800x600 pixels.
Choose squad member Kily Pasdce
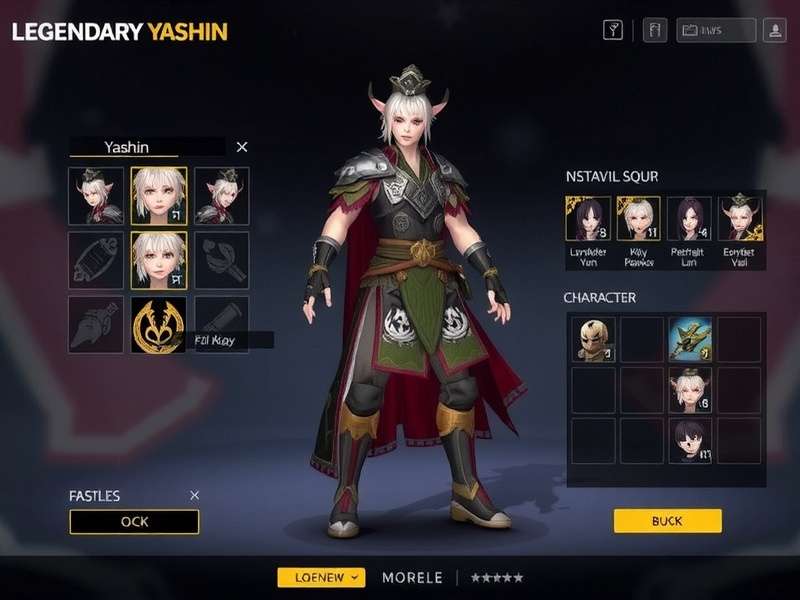point(638,219)
